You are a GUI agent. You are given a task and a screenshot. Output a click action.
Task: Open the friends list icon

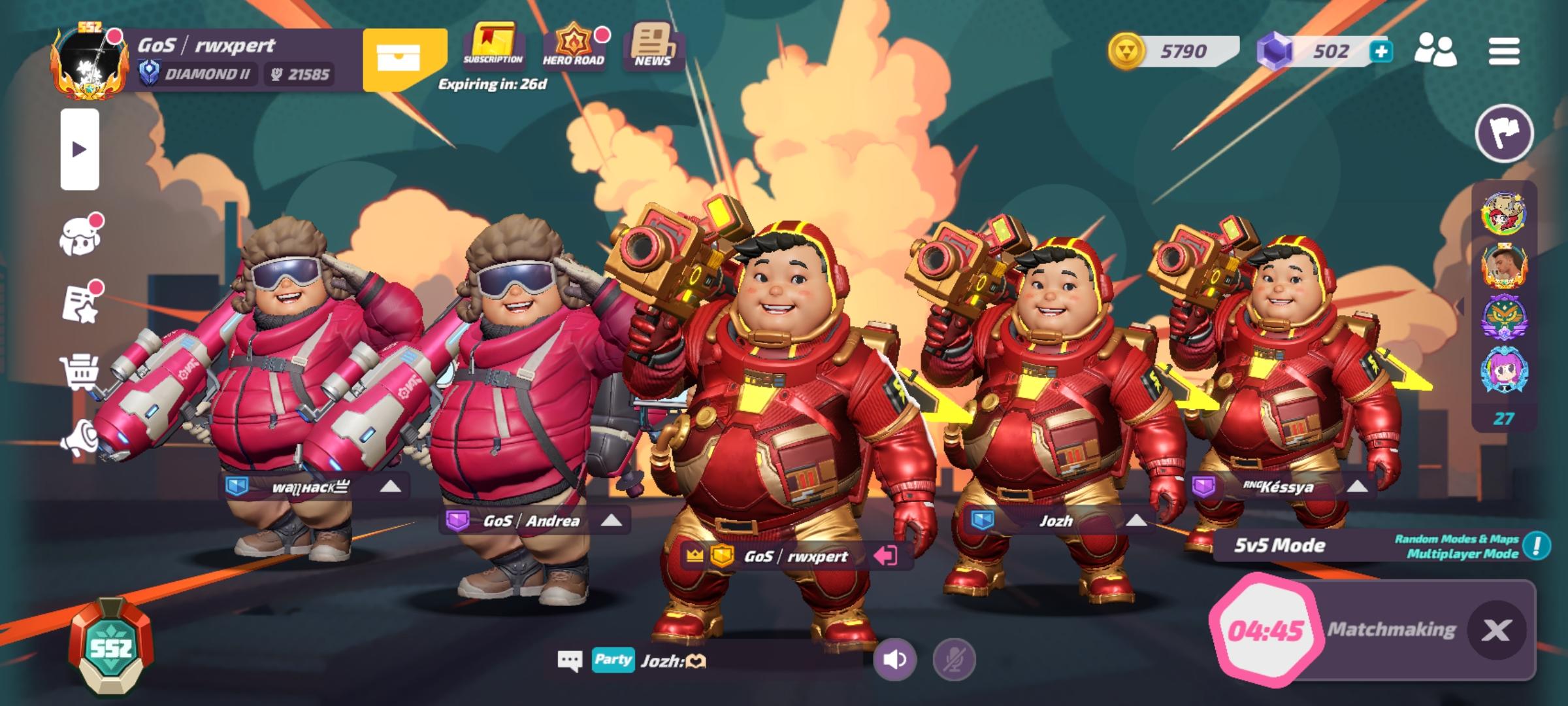coord(1435,51)
